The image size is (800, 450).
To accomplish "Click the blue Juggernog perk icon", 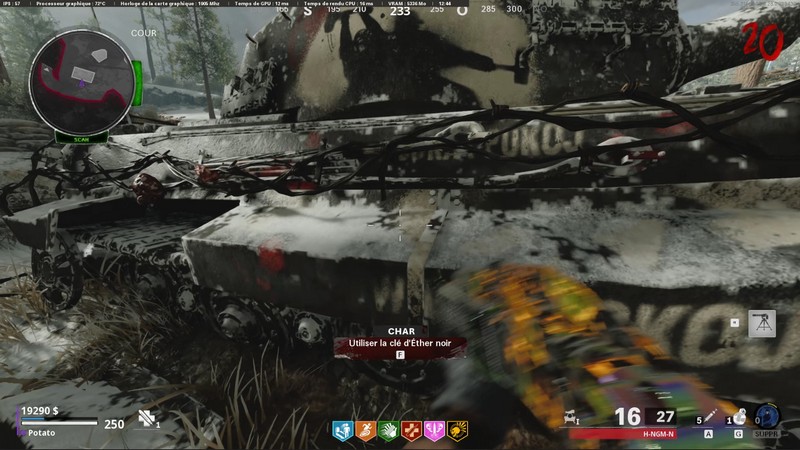I will pyautogui.click(x=342, y=431).
